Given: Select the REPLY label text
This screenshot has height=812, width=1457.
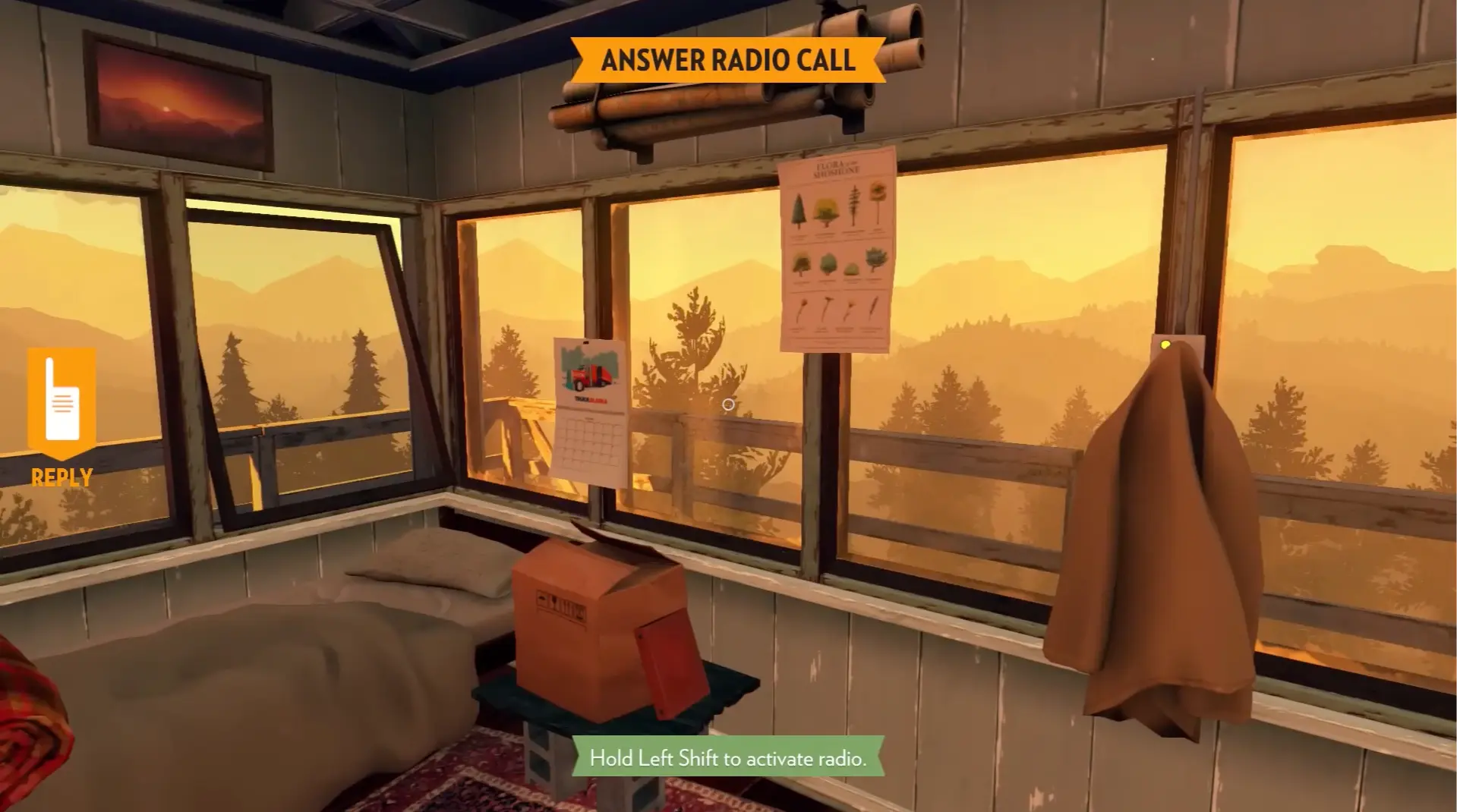Looking at the screenshot, I should 61,478.
